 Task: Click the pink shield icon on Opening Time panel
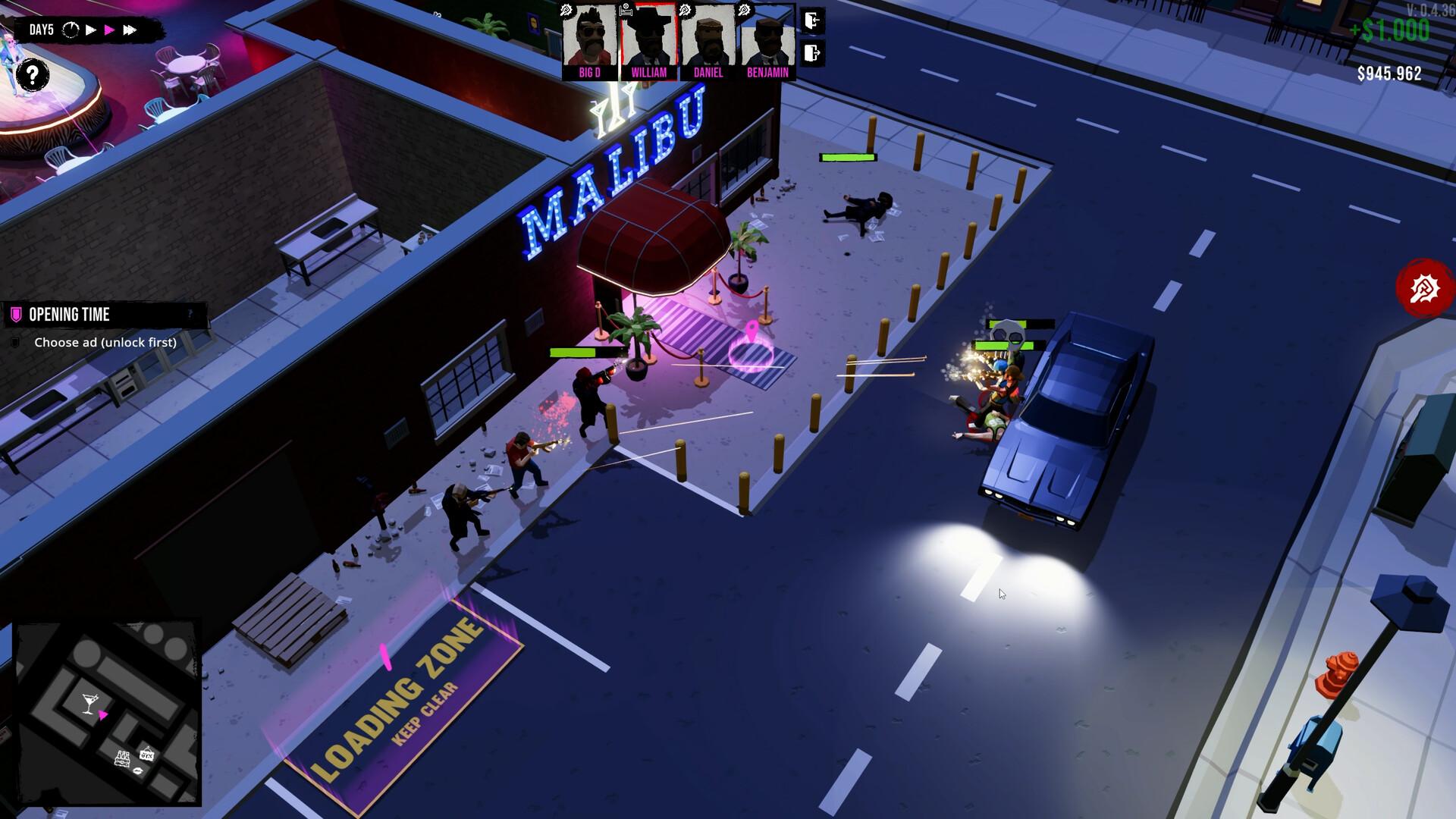click(16, 314)
